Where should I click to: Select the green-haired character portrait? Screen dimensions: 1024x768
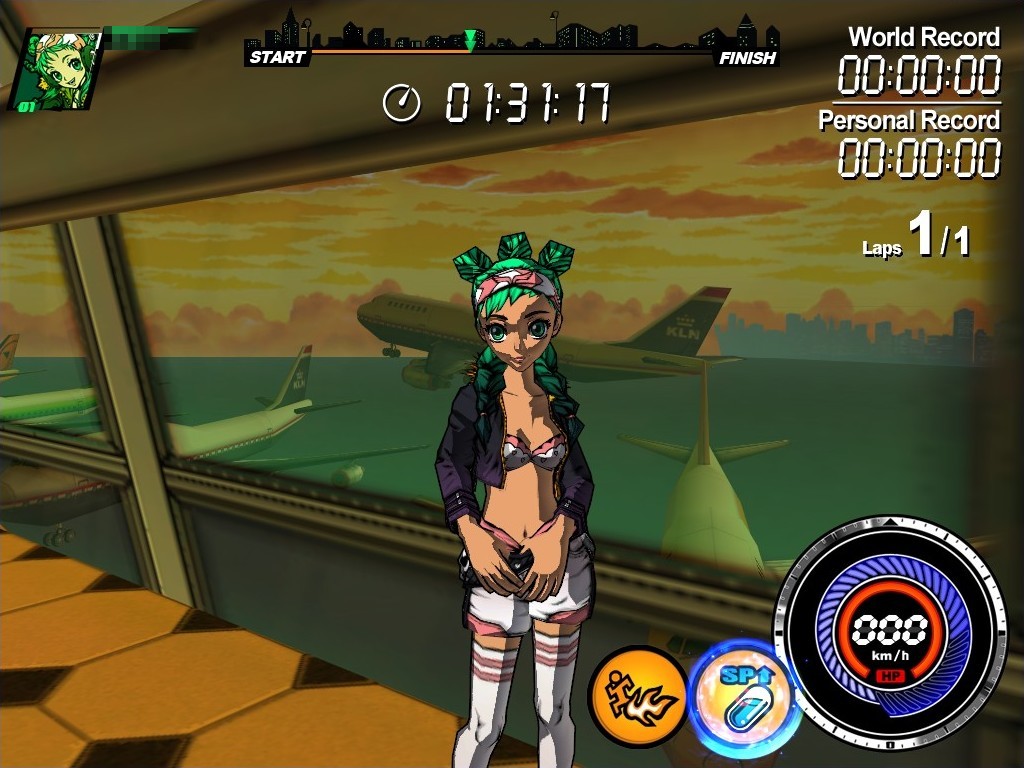58,71
